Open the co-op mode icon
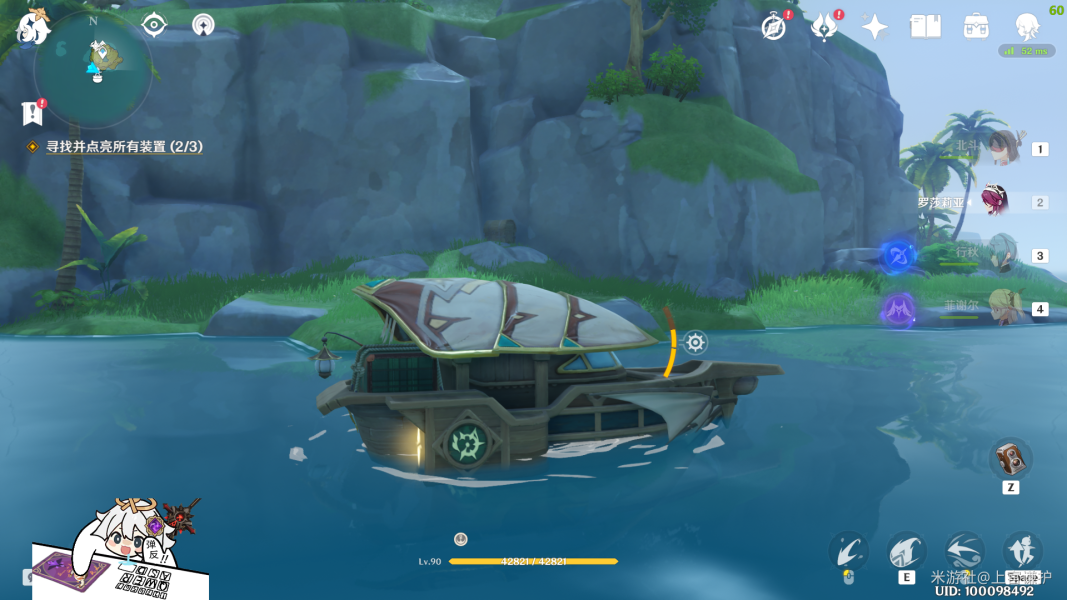The height and width of the screenshot is (600, 1067). point(203,25)
